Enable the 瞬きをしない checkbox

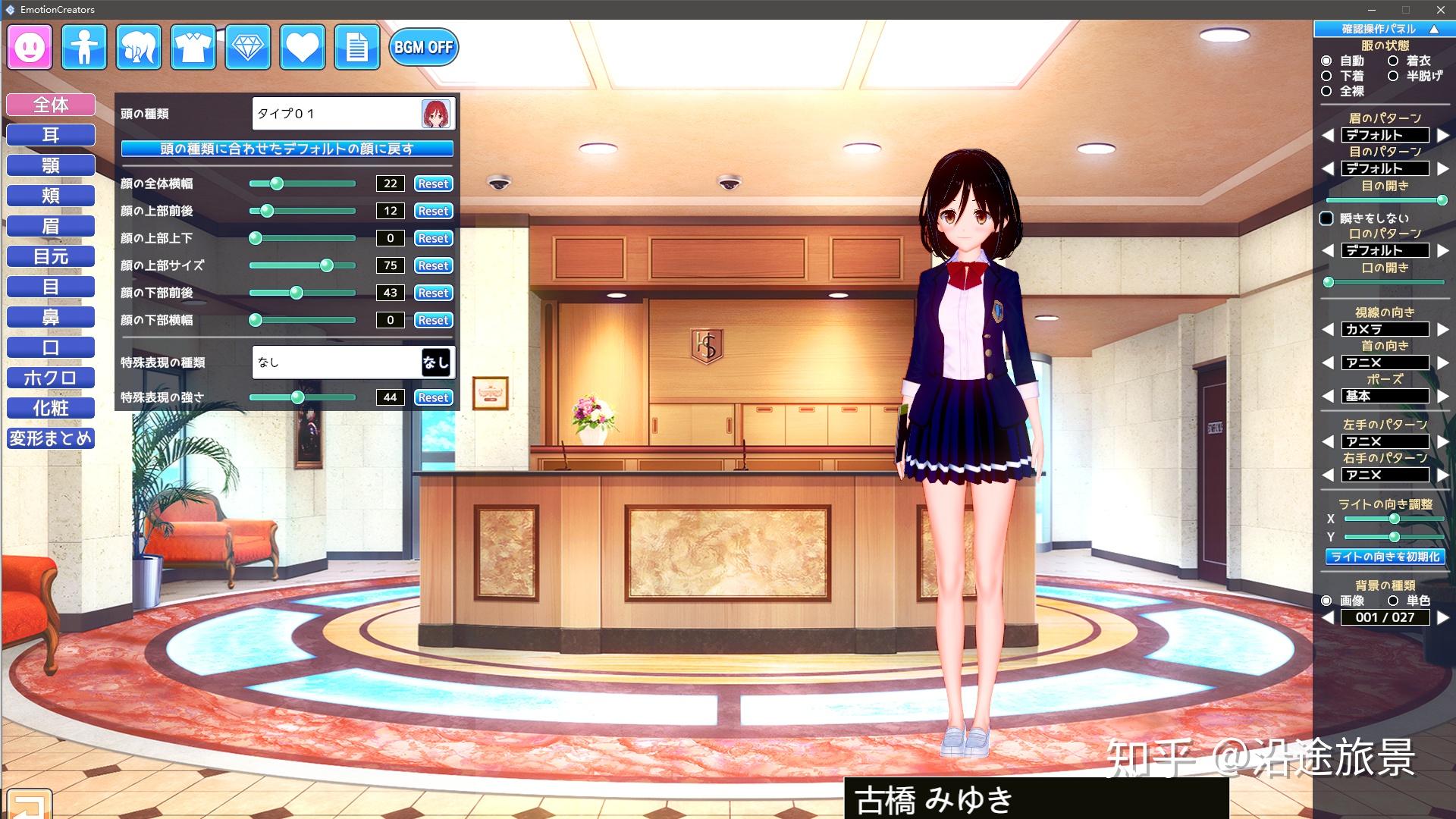pyautogui.click(x=1327, y=218)
